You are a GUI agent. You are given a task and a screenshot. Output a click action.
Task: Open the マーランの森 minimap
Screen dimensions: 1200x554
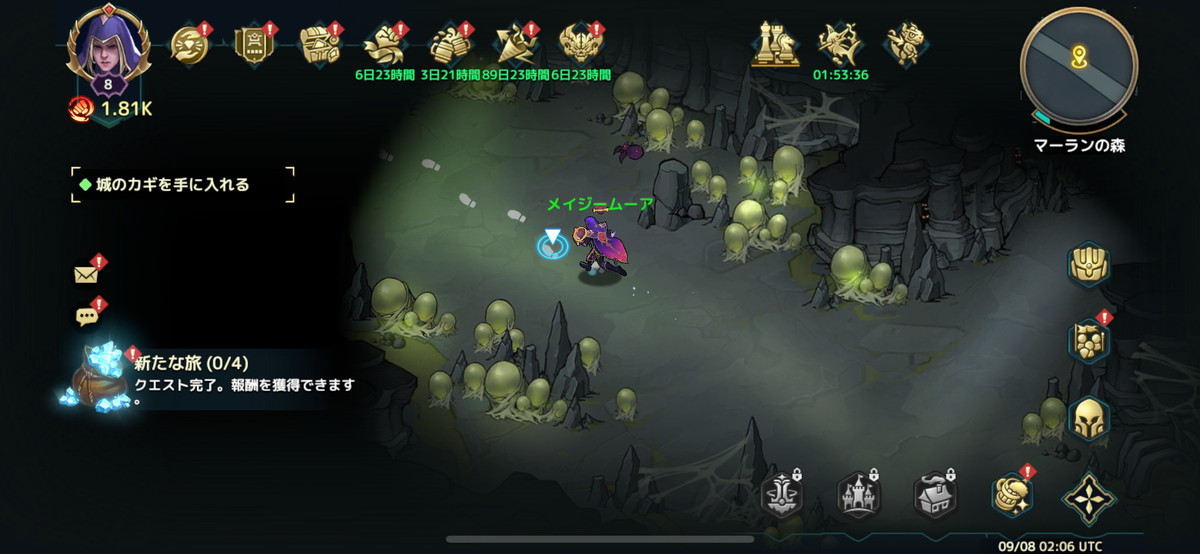[1078, 65]
